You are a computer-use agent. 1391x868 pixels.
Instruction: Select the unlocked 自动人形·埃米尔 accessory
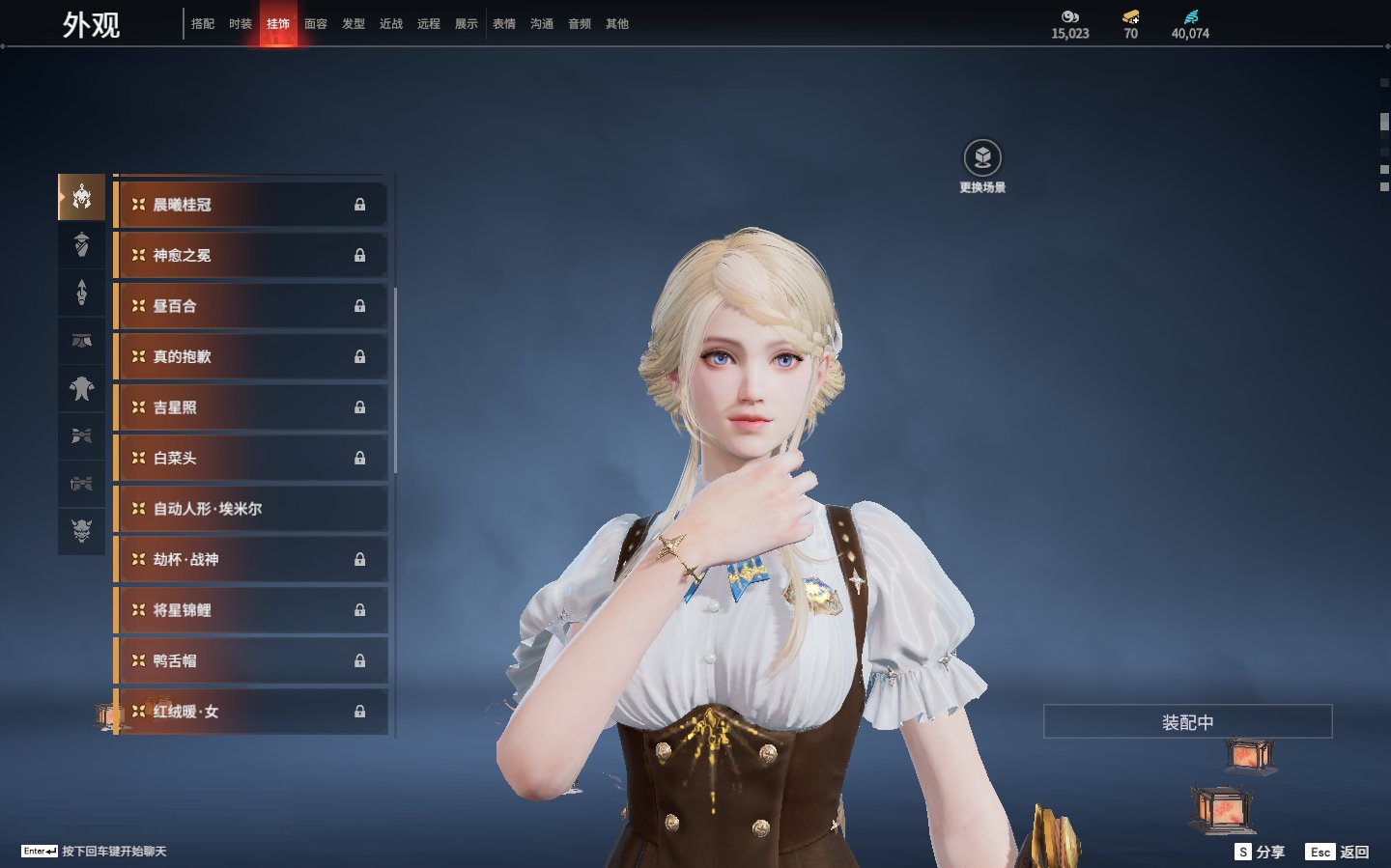point(251,509)
